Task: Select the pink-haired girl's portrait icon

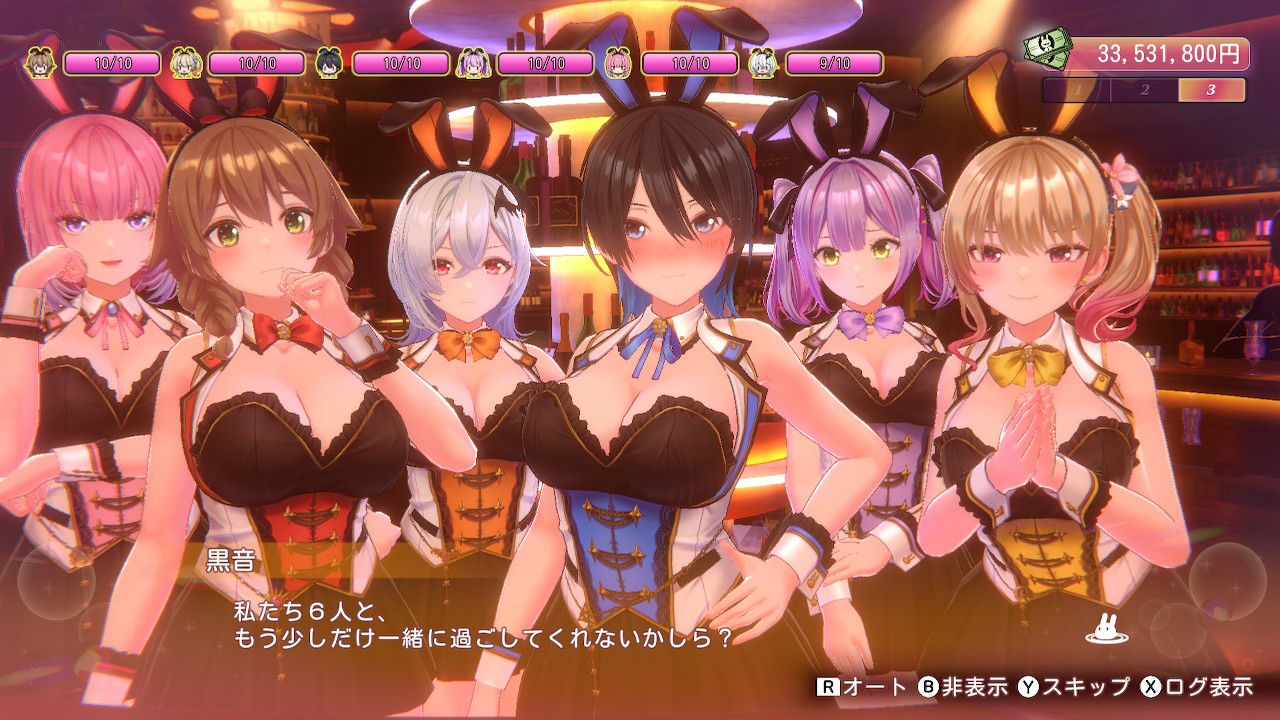Action: click(x=618, y=63)
